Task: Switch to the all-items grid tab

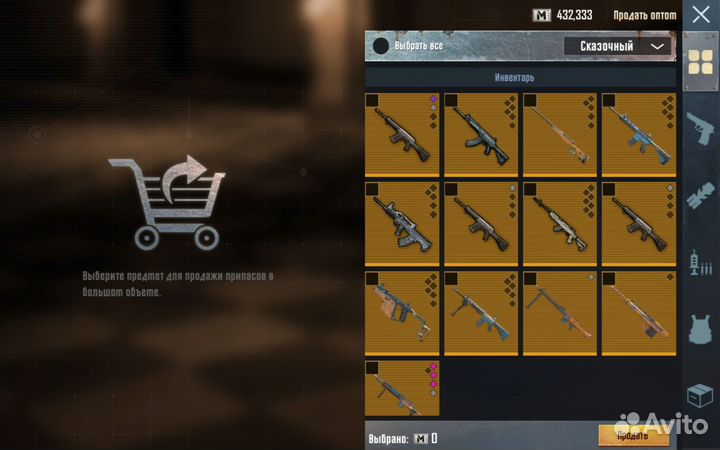Action: pyautogui.click(x=699, y=62)
